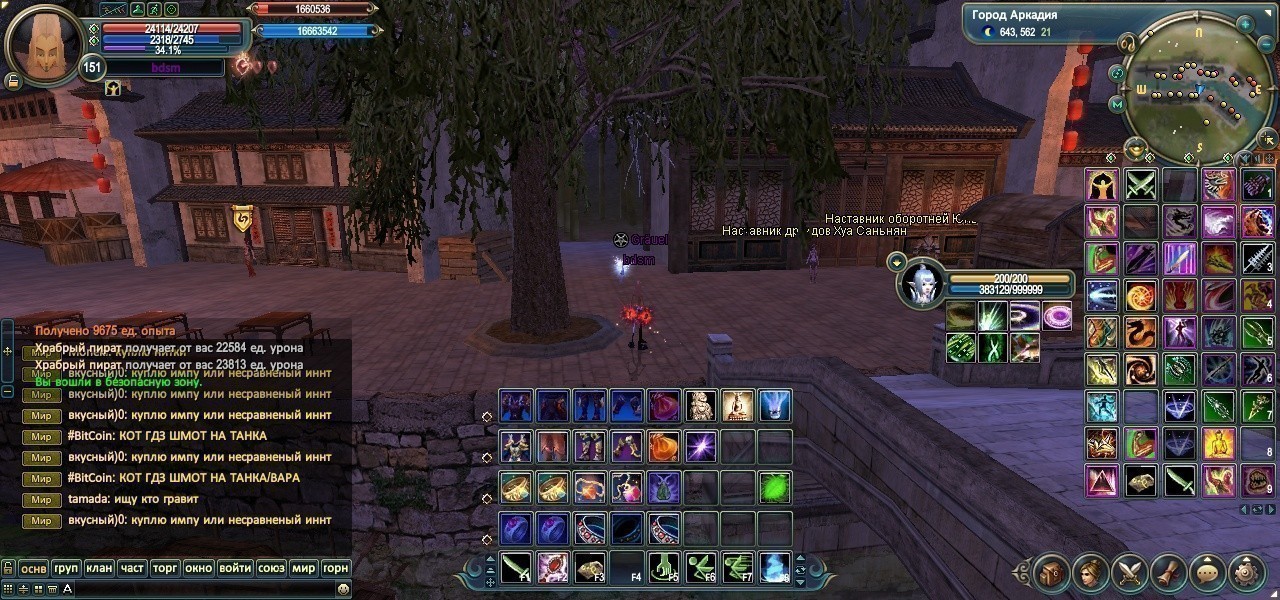Open the gear system settings menu
1280x600 pixels.
(x=1247, y=573)
